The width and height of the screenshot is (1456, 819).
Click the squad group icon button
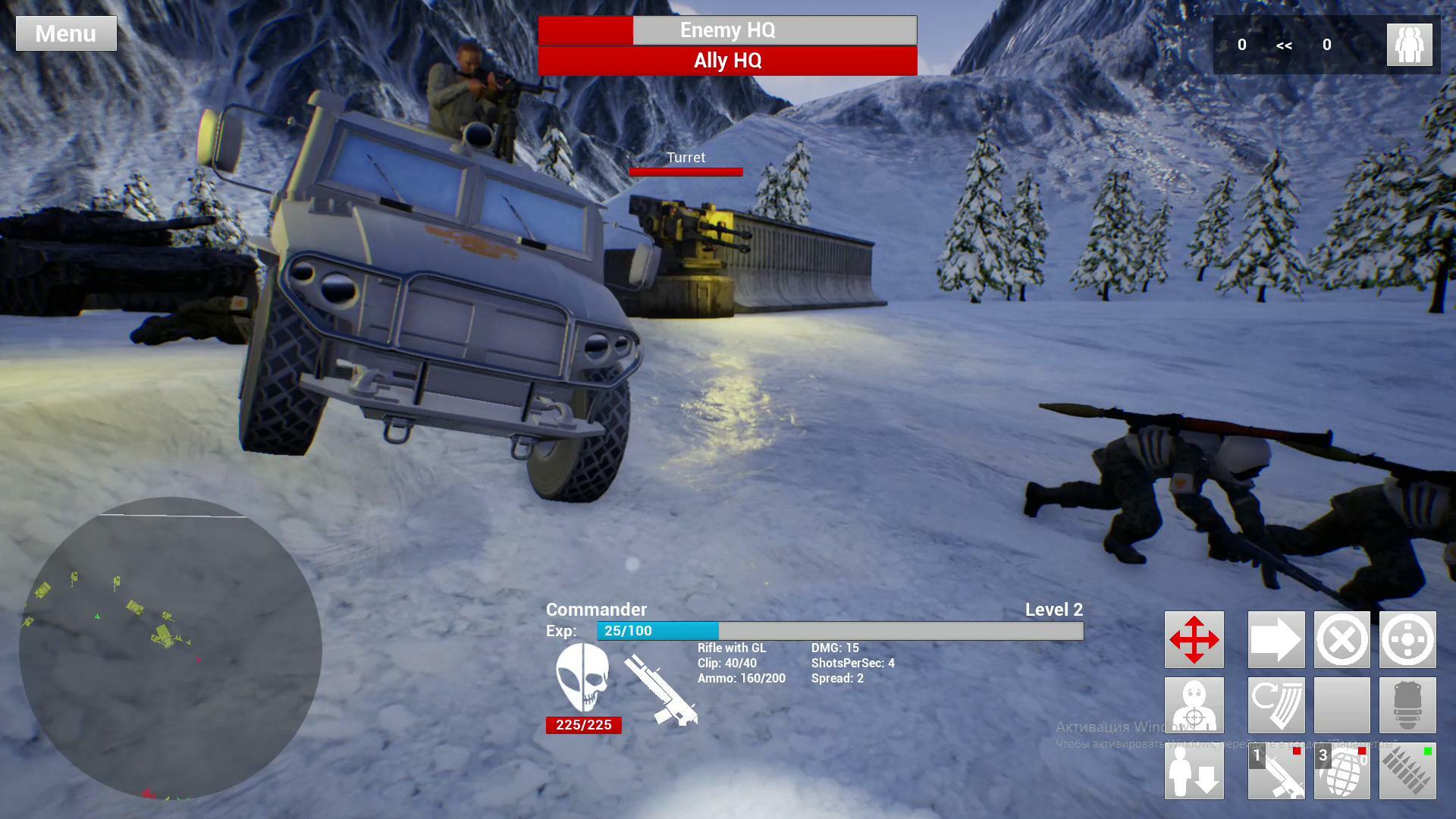1409,45
